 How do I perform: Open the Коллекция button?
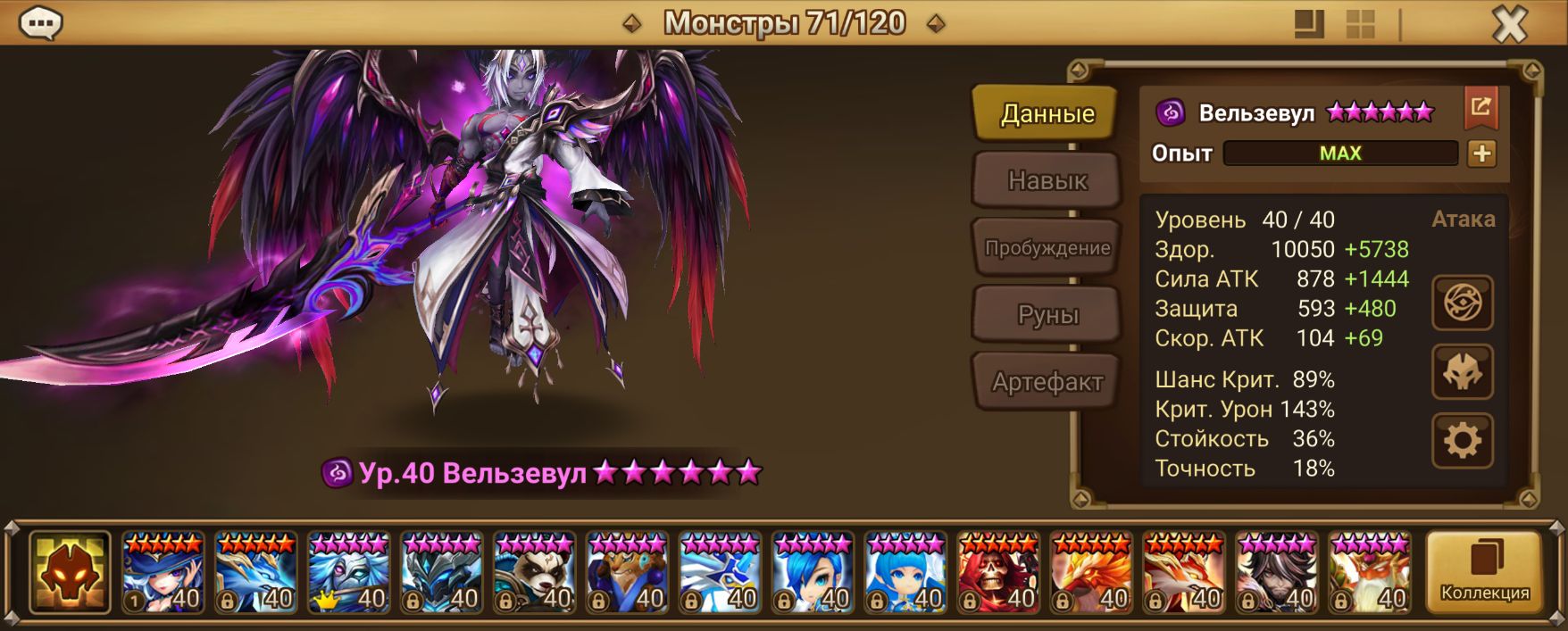pyautogui.click(x=1484, y=571)
